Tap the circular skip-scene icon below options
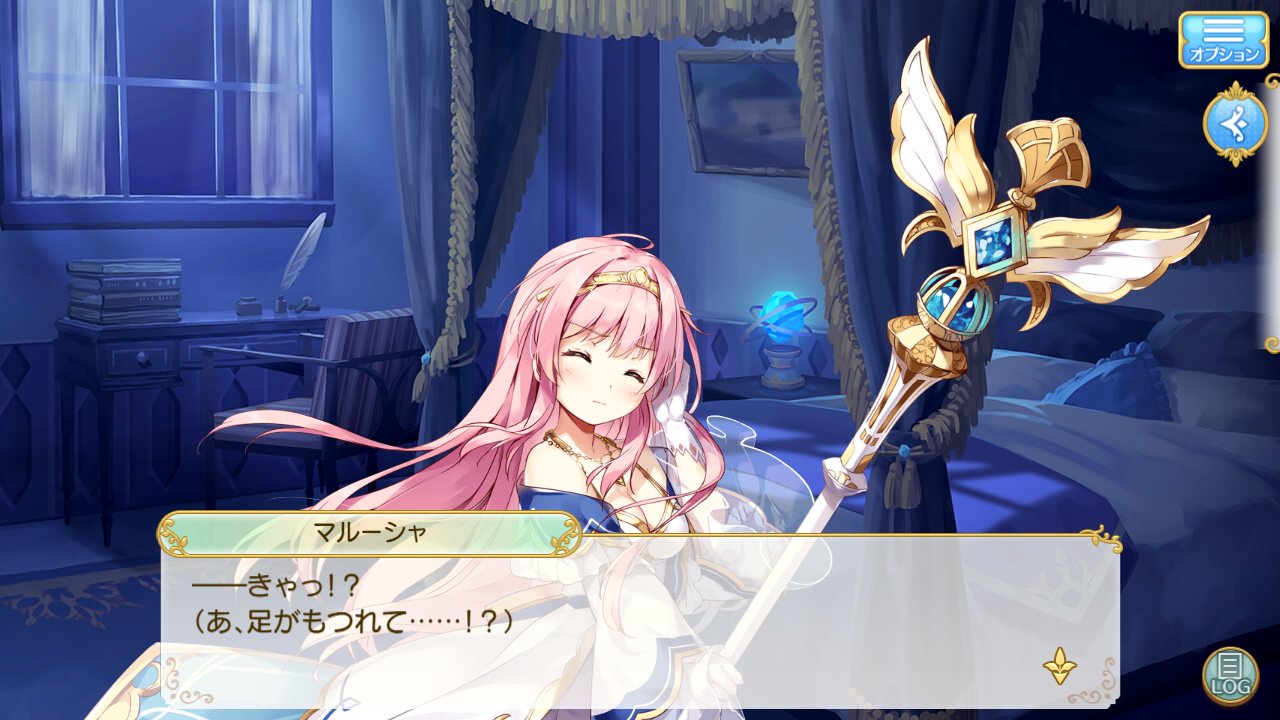 point(1234,122)
